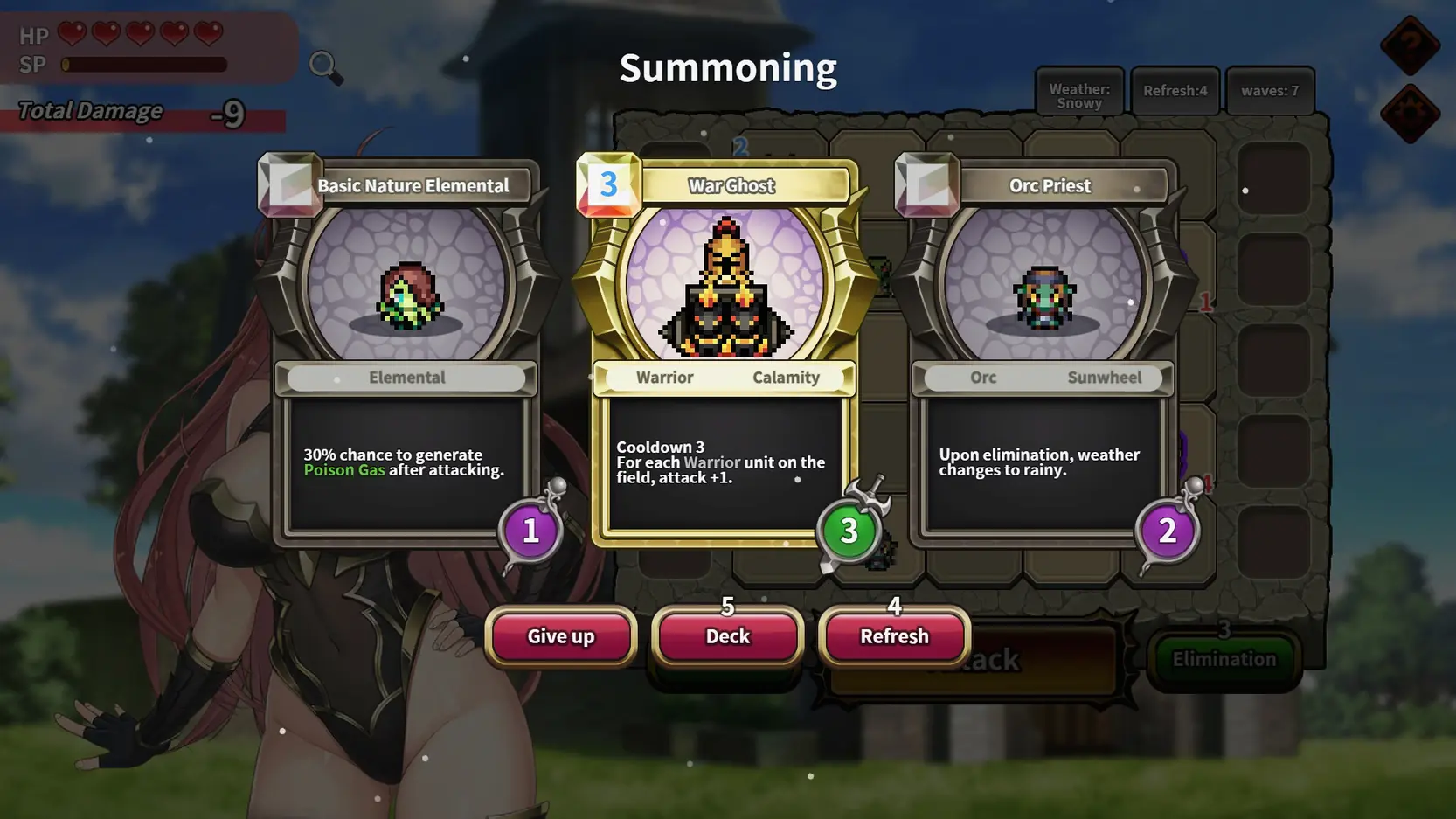The height and width of the screenshot is (819, 1456).
Task: Refresh the summoning card choices
Action: (x=894, y=636)
